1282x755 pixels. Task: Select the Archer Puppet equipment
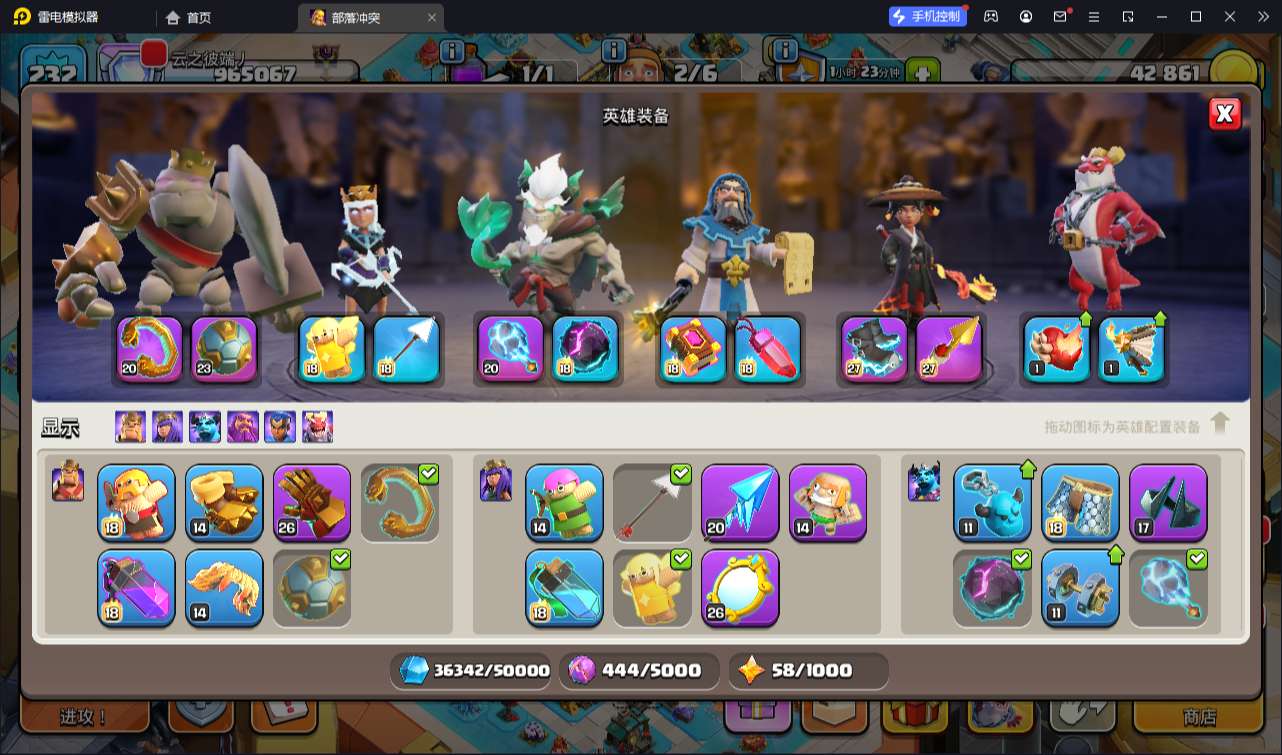(x=564, y=502)
